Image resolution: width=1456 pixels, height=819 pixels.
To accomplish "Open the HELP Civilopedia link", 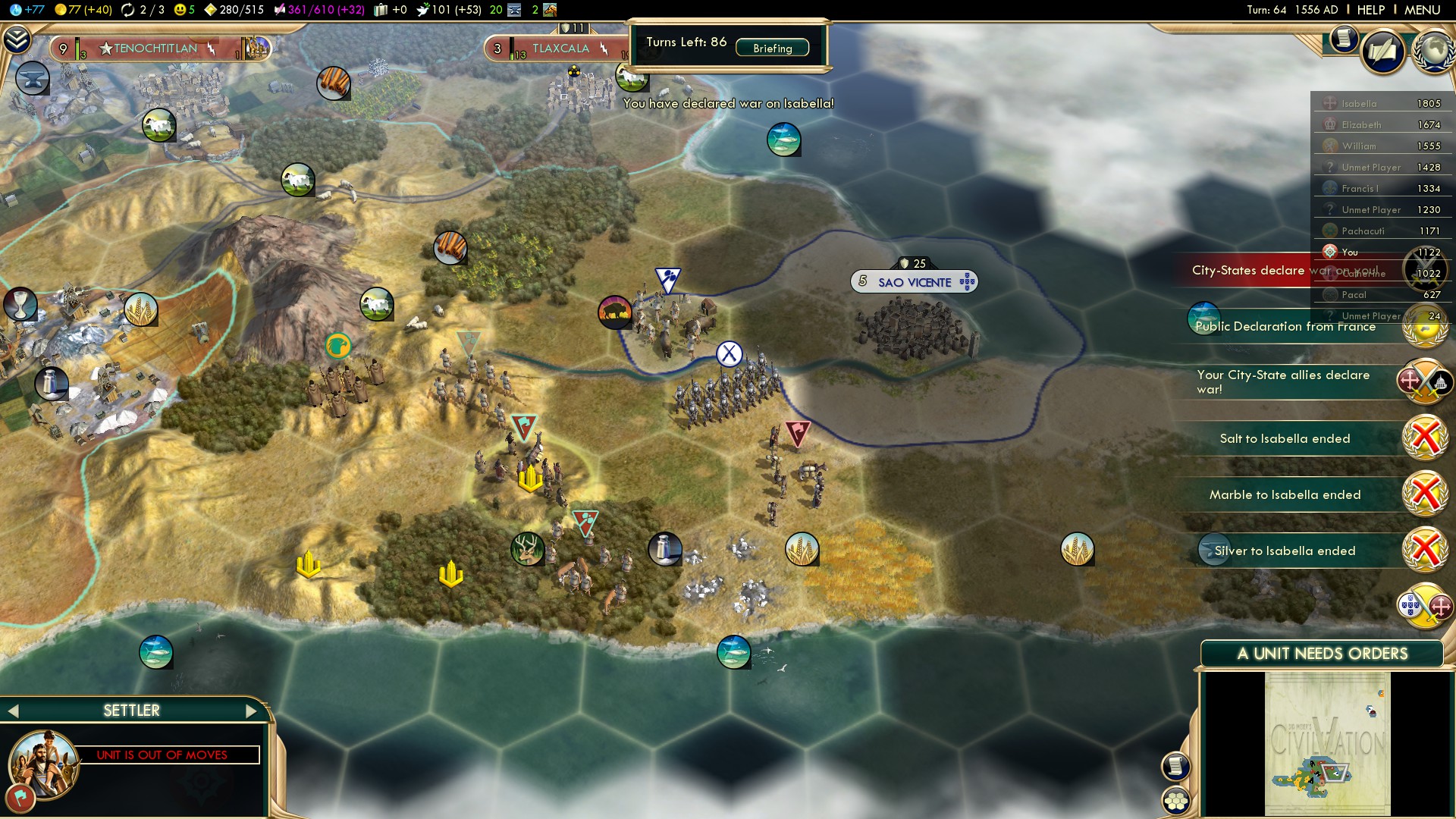I will (x=1370, y=10).
